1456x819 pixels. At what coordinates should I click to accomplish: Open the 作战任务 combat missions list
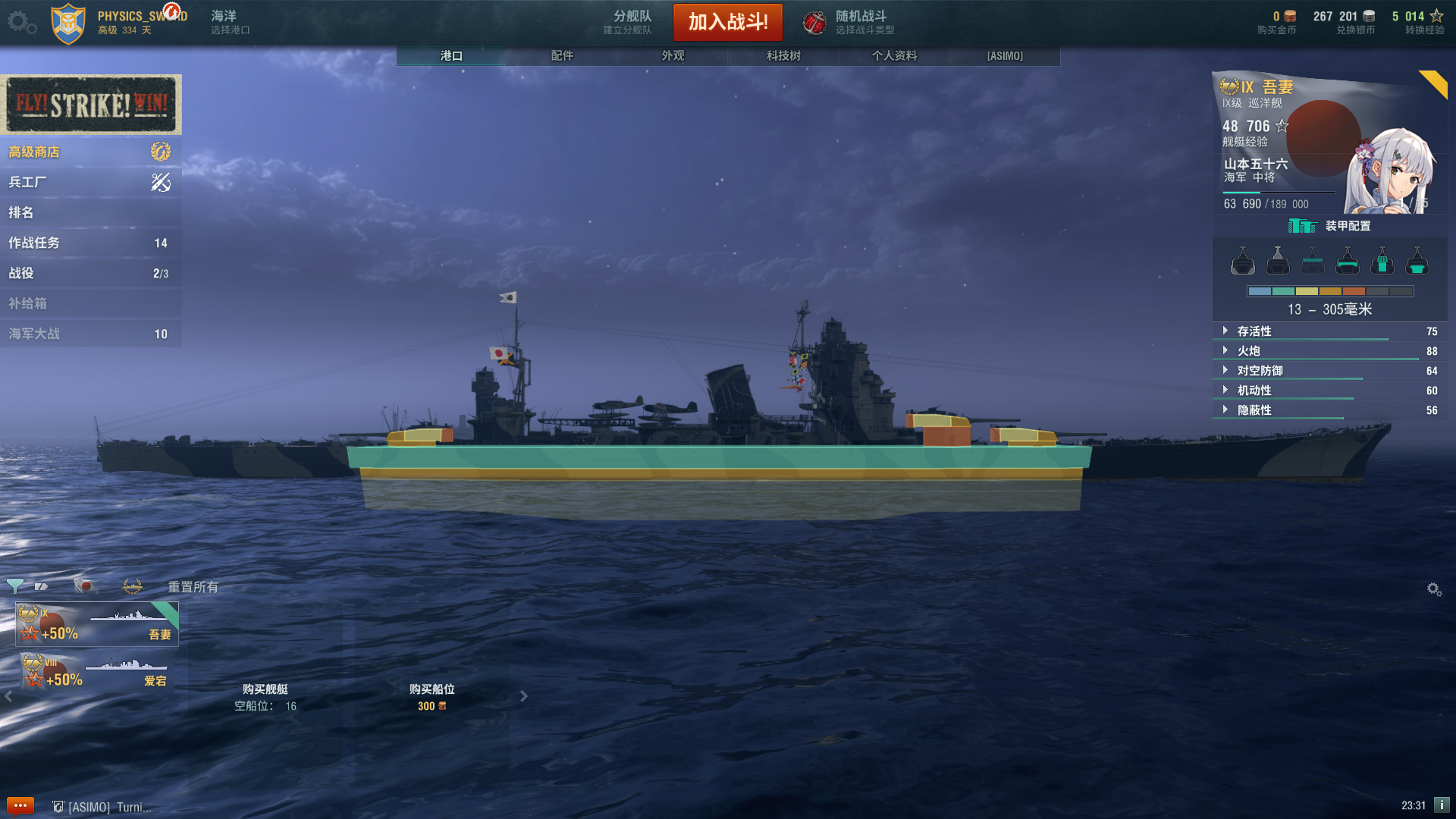90,243
